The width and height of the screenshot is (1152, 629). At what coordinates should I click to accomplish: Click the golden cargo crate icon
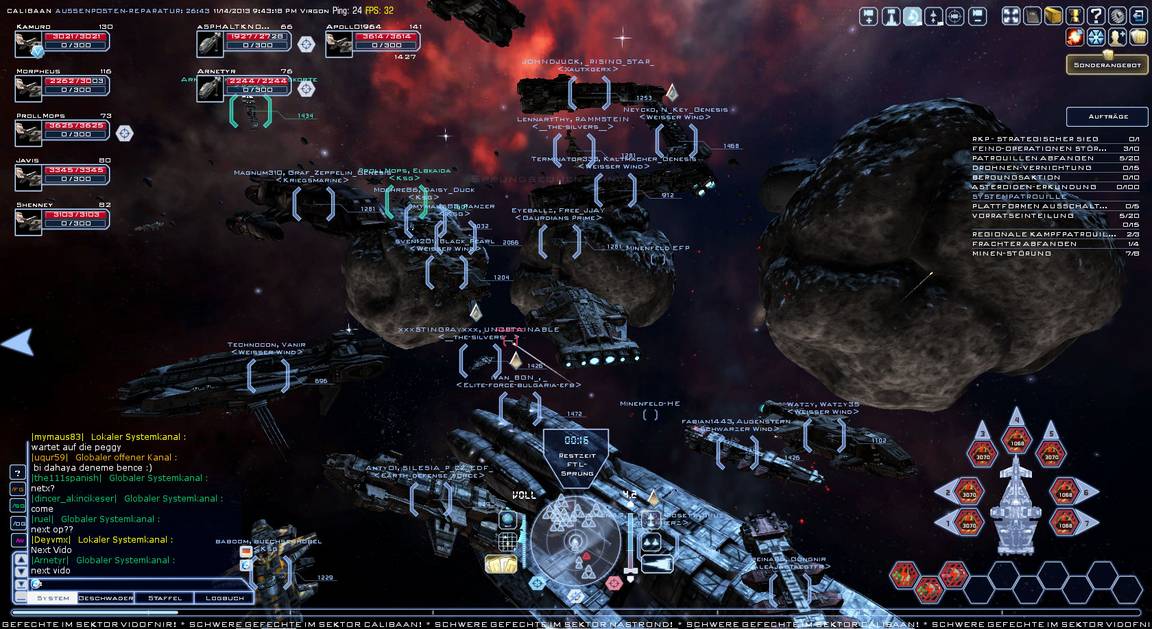[1053, 16]
